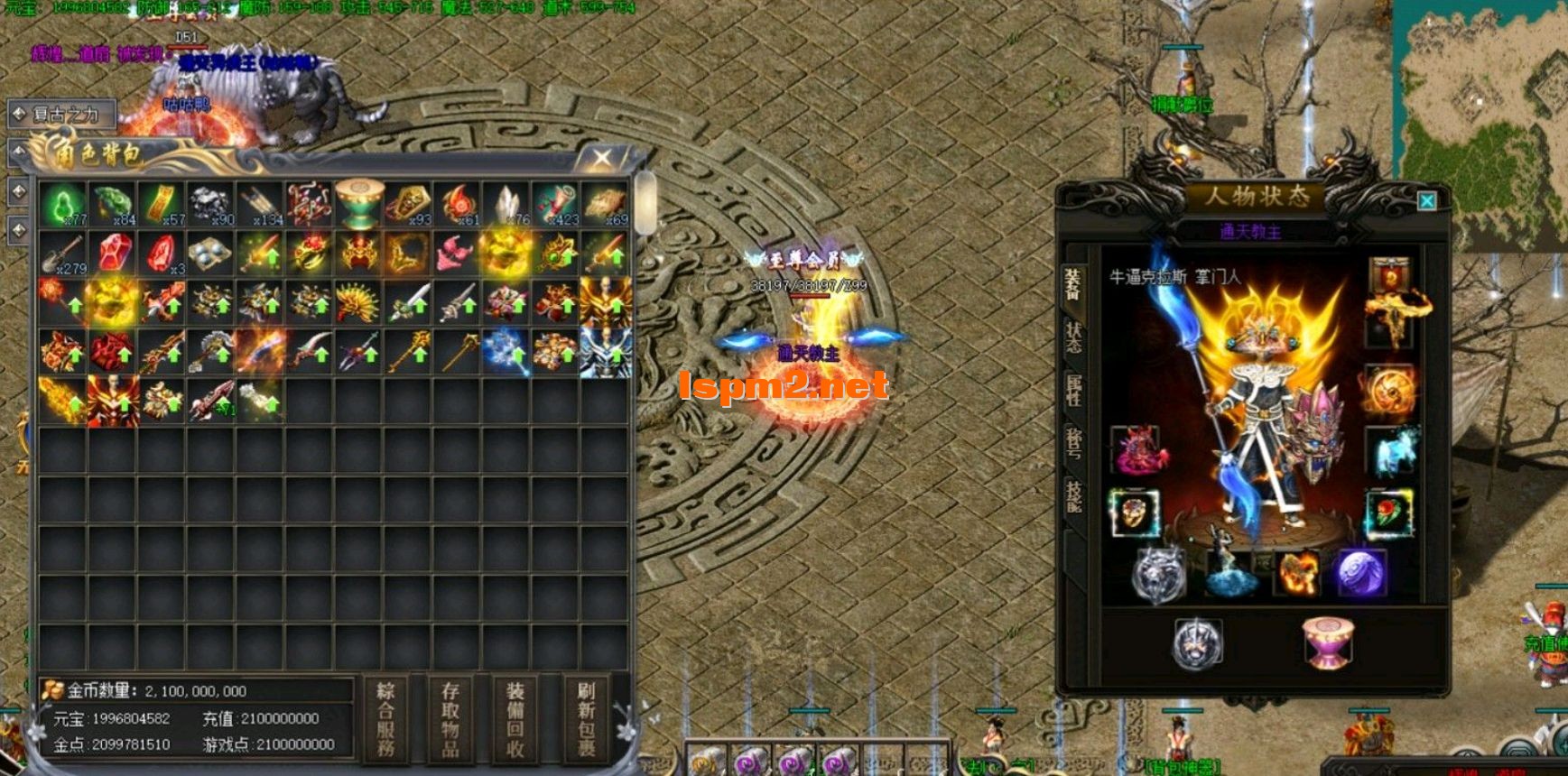This screenshot has width=1568, height=776.
Task: Close the 人物状态 character panel
Action: point(1426,200)
